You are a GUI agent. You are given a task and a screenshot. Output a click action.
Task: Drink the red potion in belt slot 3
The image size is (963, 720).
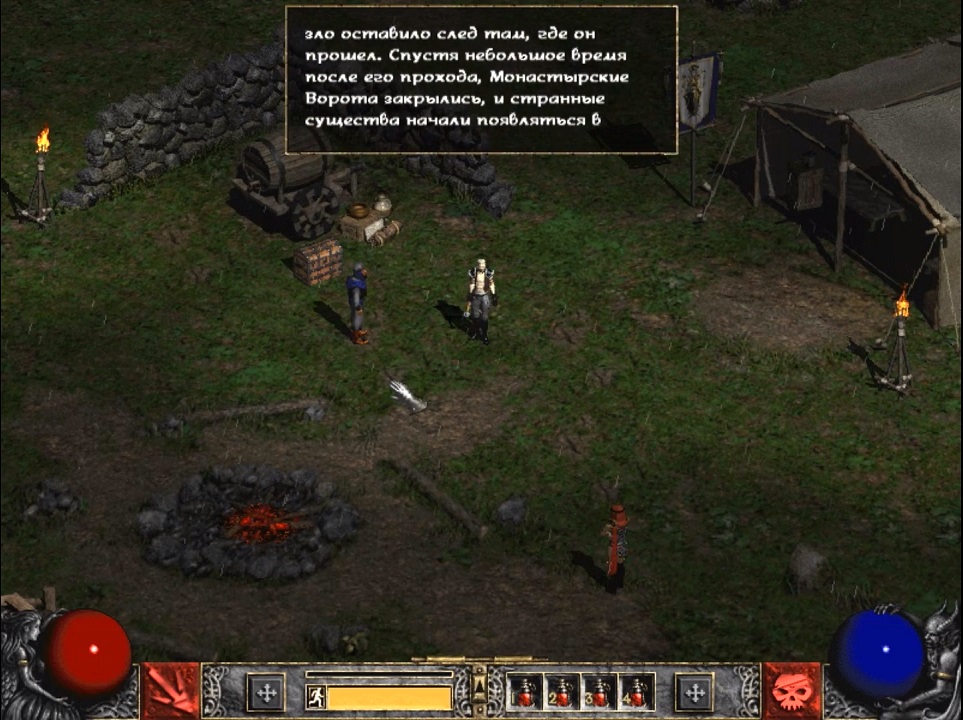click(600, 691)
